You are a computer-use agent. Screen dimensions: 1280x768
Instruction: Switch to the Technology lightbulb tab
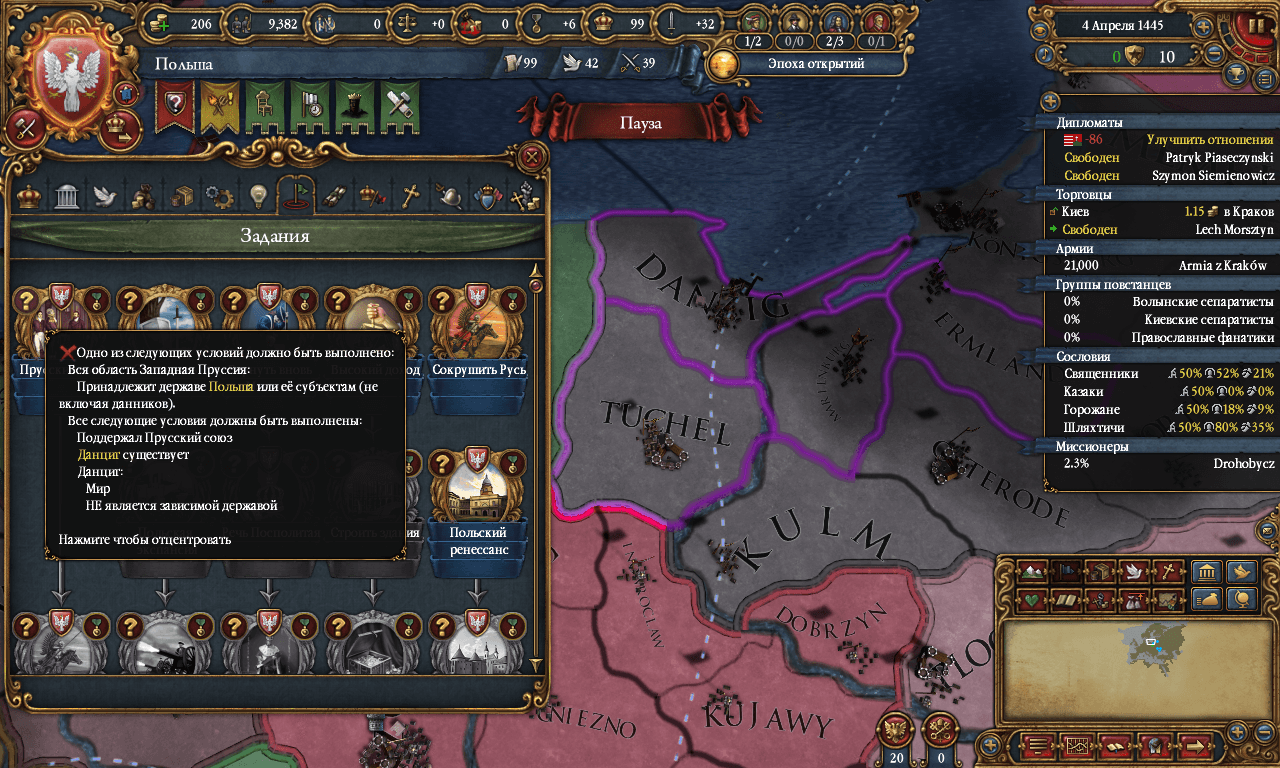point(259,195)
